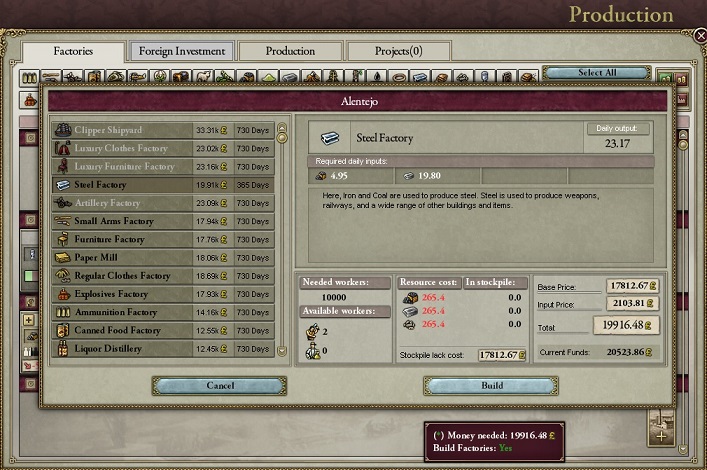Open the Foreign Investment tab
The image size is (707, 470).
(x=182, y=51)
